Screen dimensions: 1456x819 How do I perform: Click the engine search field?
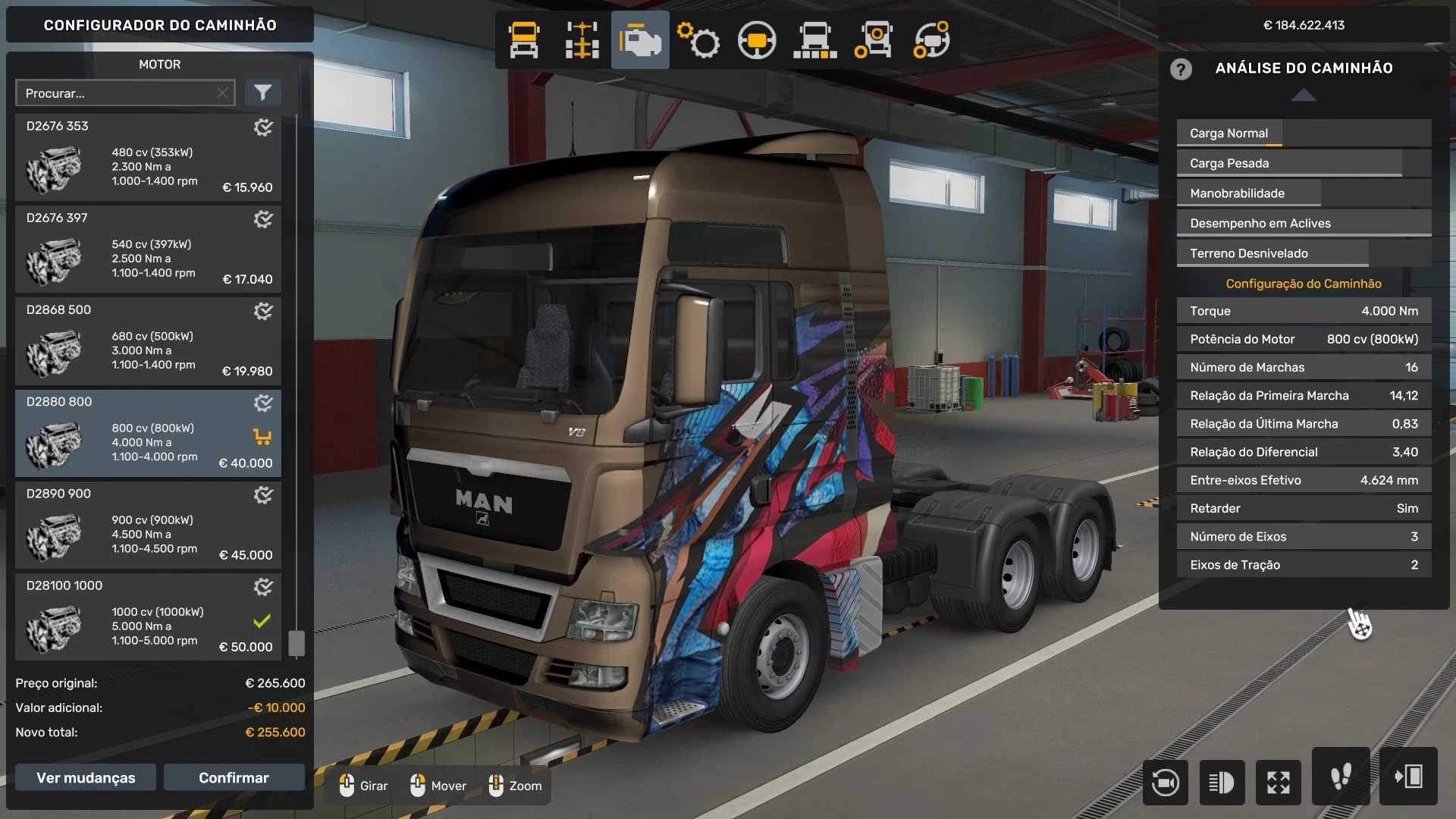coord(118,93)
